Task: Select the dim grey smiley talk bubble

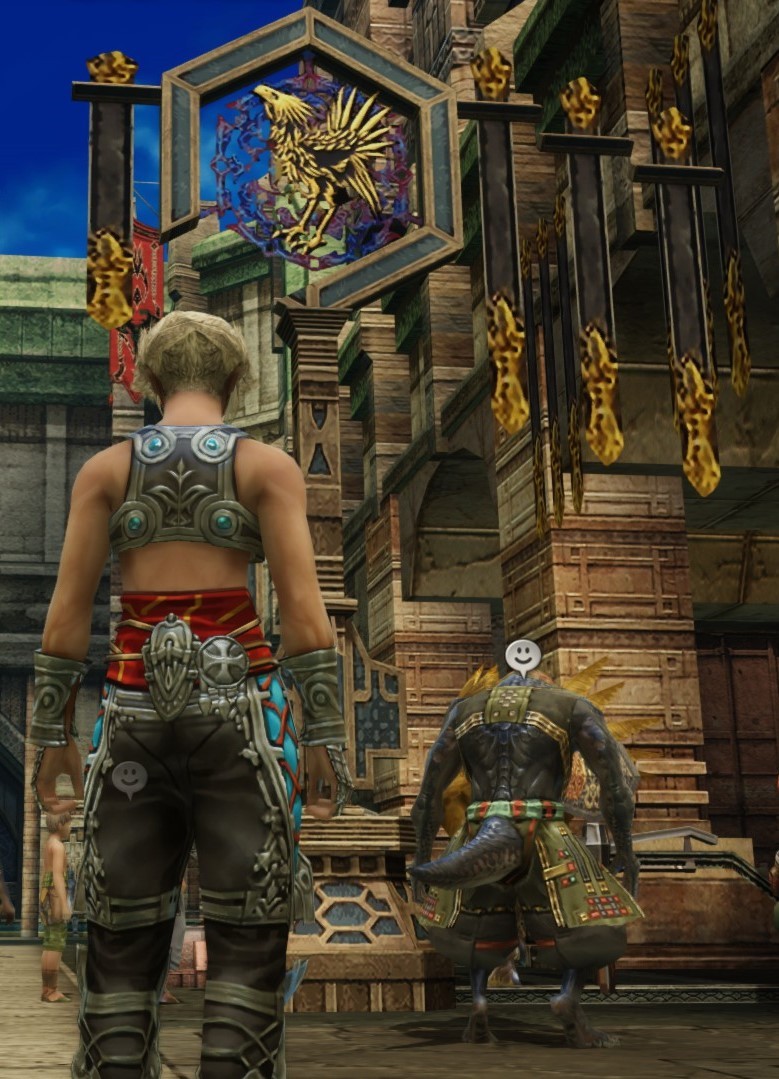Action: coord(129,777)
